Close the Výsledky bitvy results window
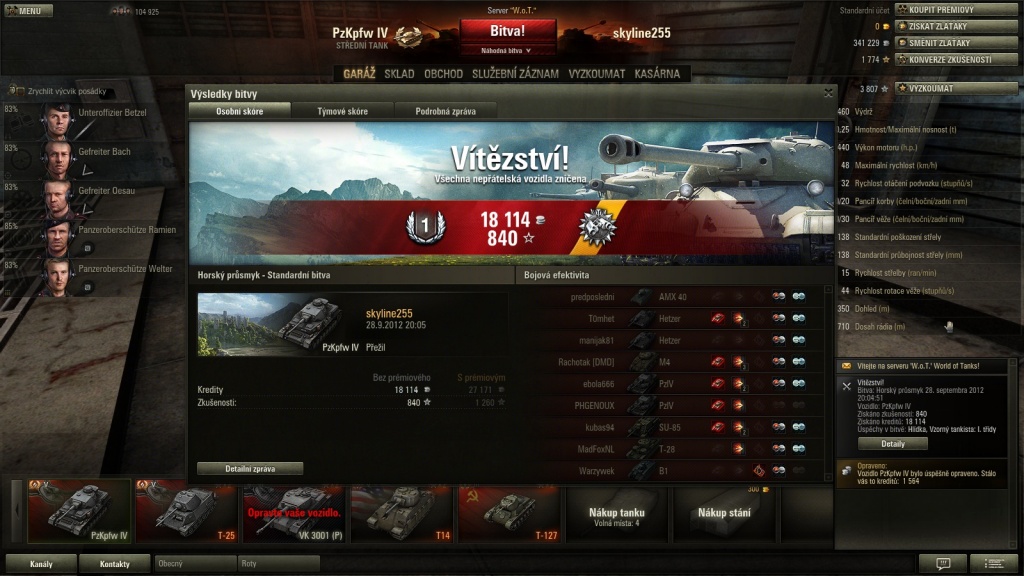 coord(828,93)
